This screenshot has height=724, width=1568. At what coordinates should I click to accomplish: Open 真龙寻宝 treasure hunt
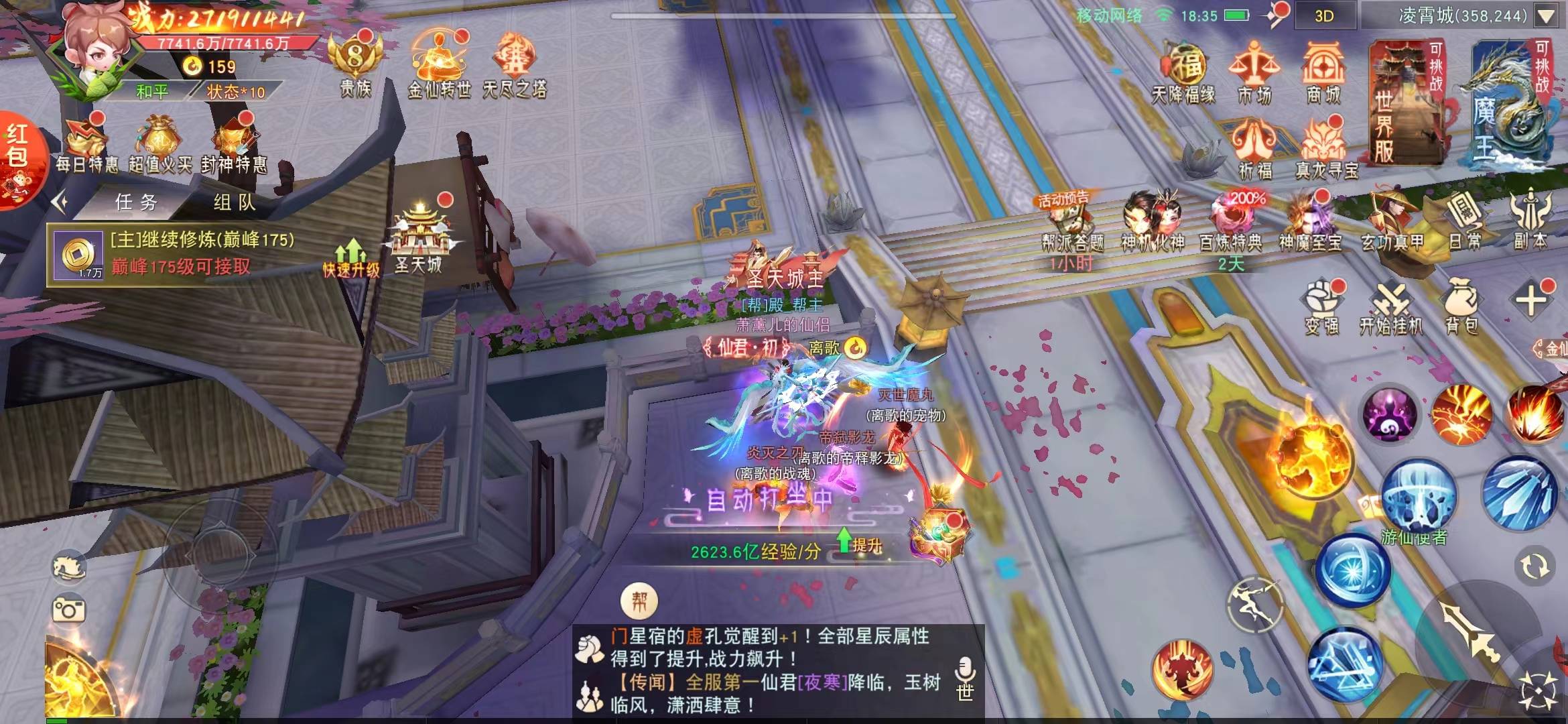(1326, 149)
